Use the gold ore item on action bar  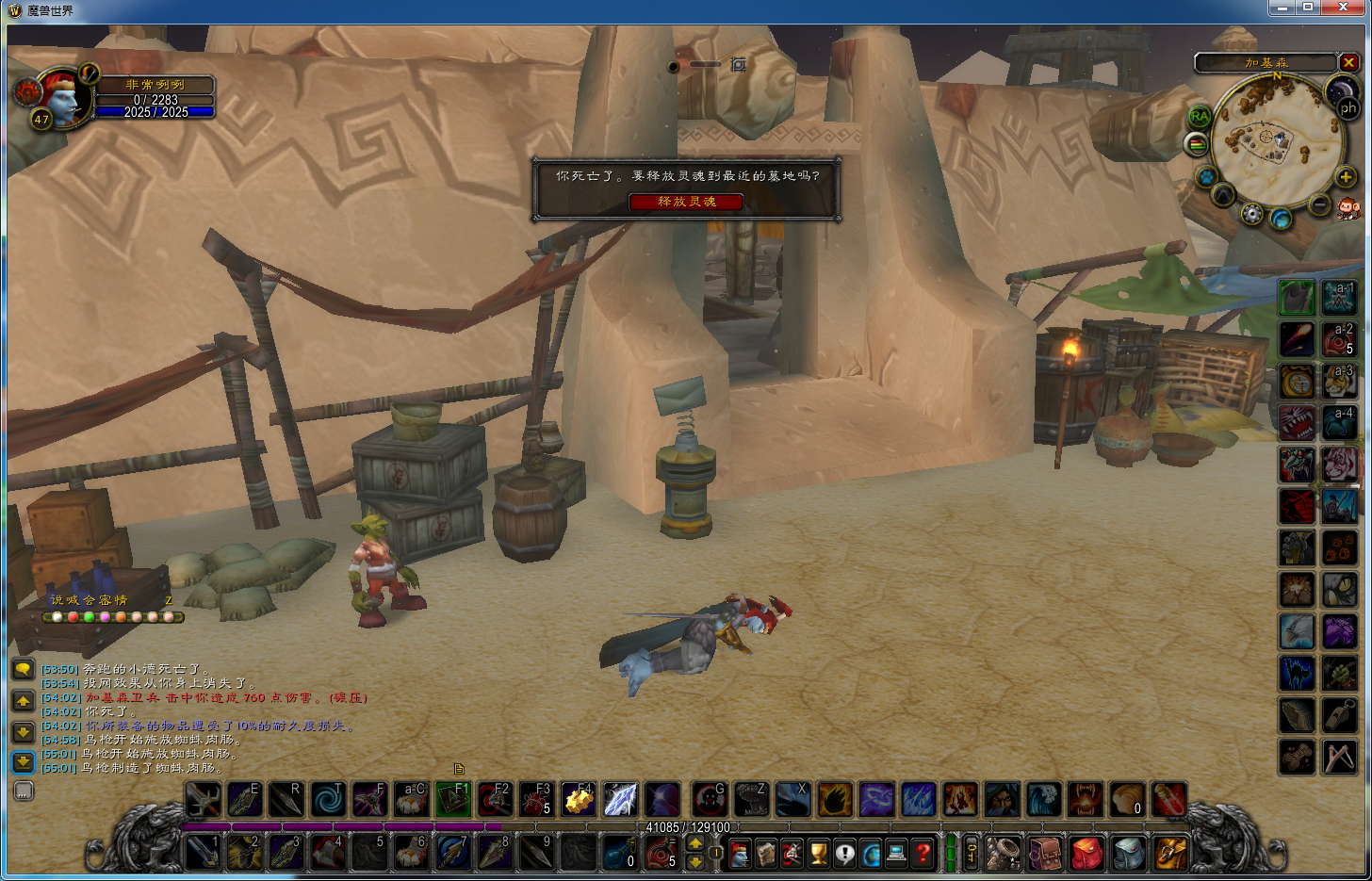click(x=578, y=800)
